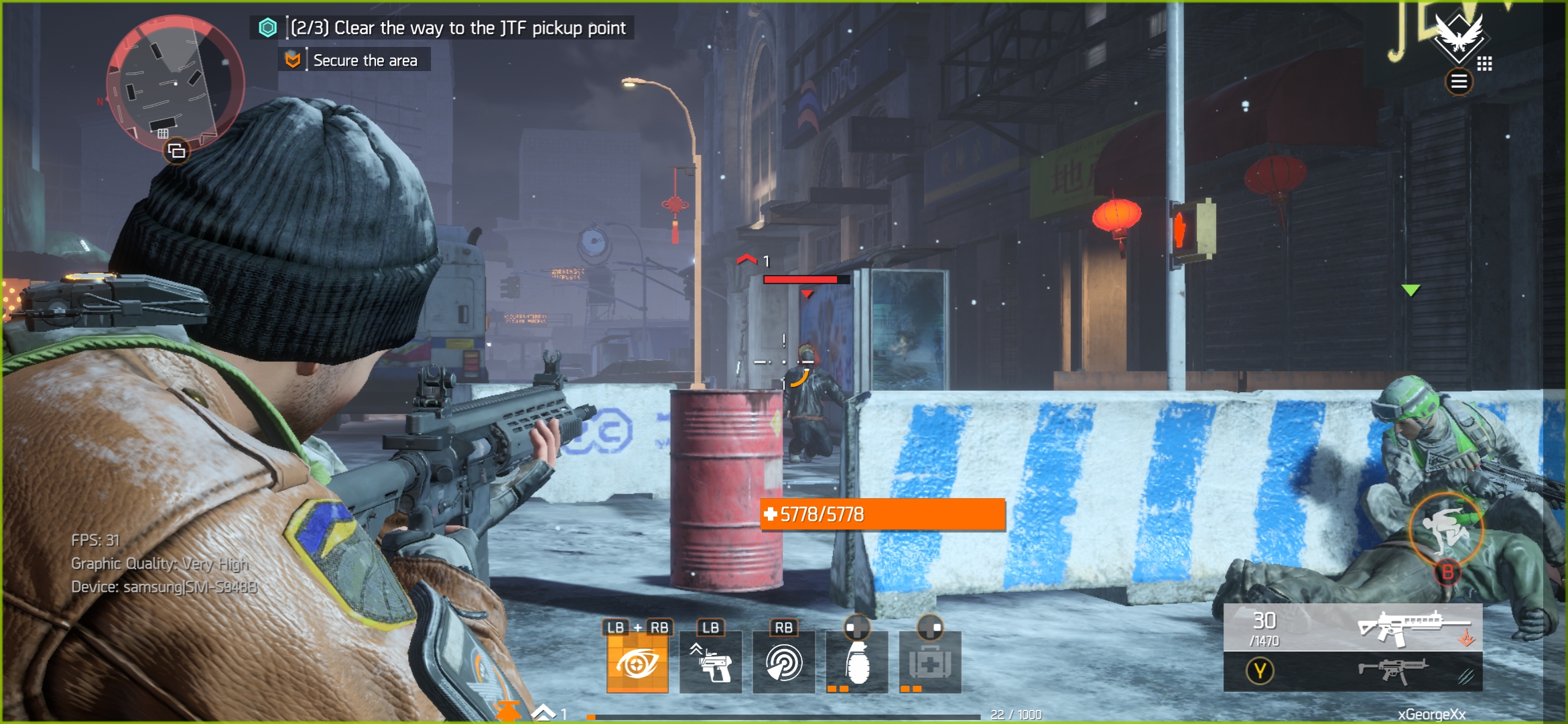Open the circular minimap
This screenshot has width=1568, height=724.
(x=176, y=83)
